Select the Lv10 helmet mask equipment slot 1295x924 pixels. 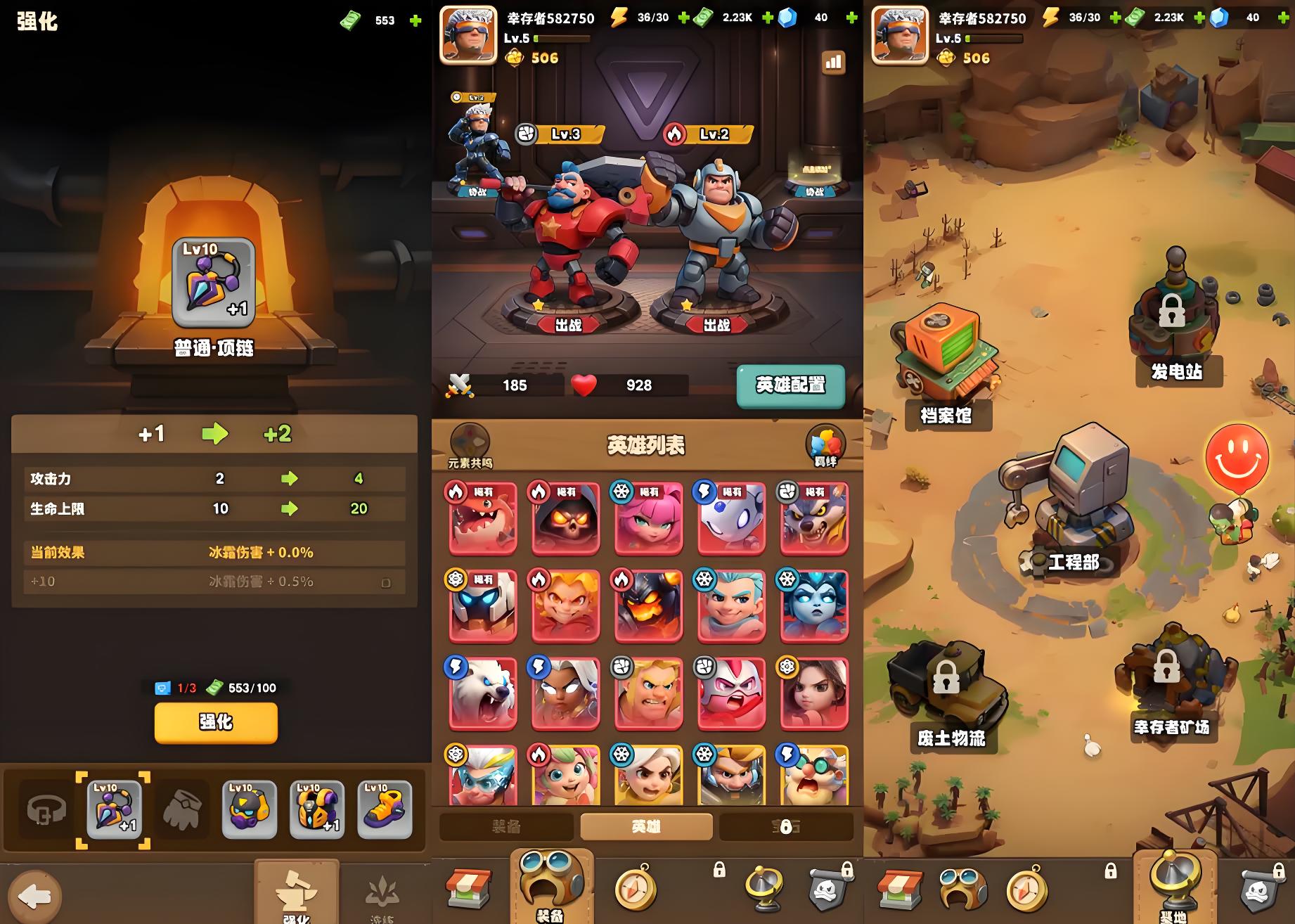click(x=249, y=810)
